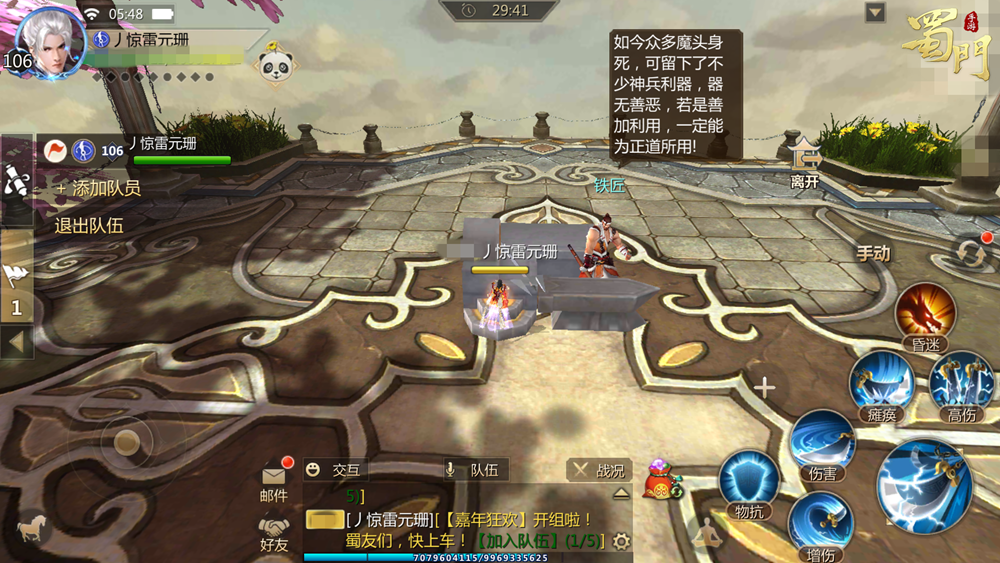The height and width of the screenshot is (563, 1000).
Task: Click 添加队员 to add a team member
Action: coord(98,188)
